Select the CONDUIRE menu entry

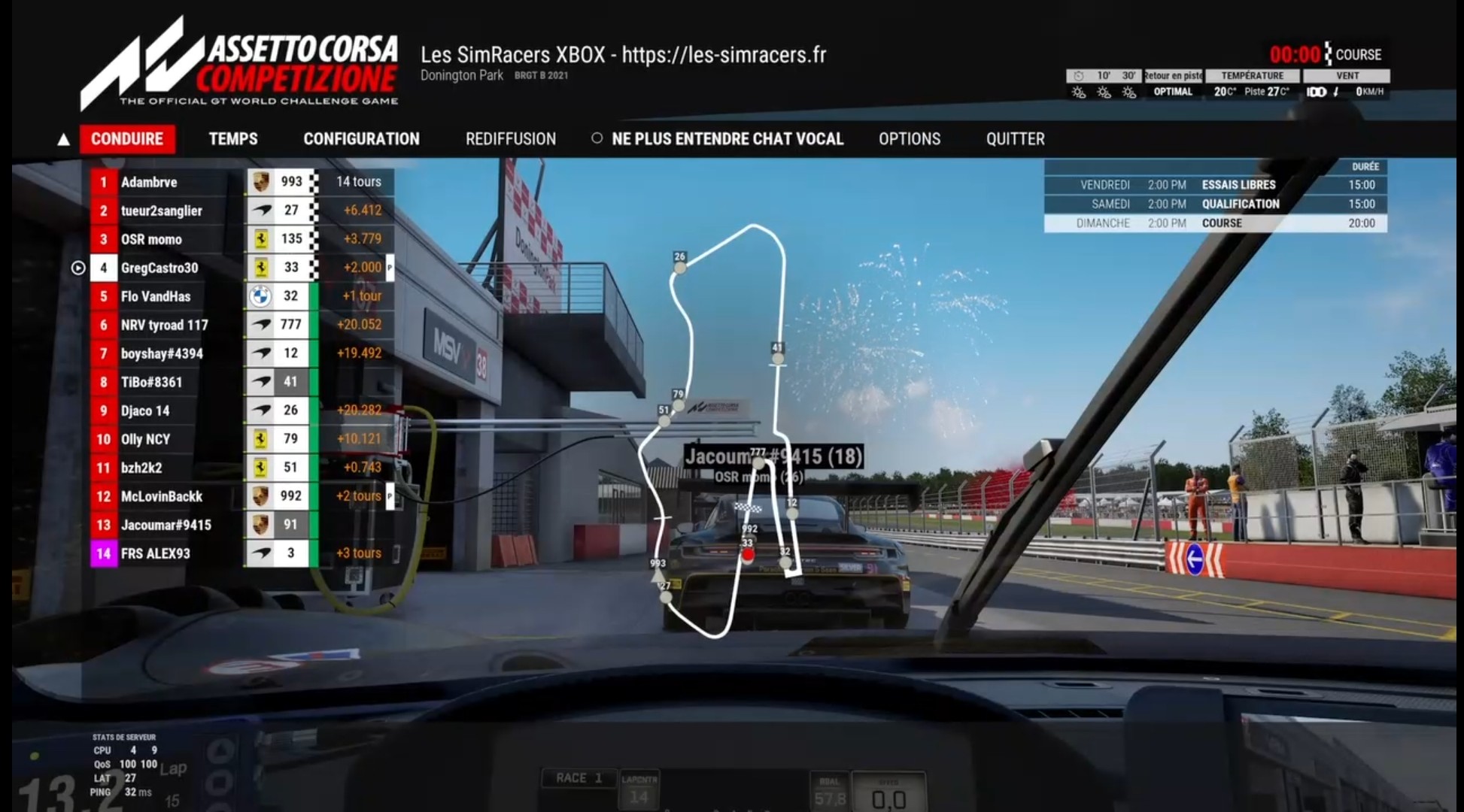pos(127,139)
